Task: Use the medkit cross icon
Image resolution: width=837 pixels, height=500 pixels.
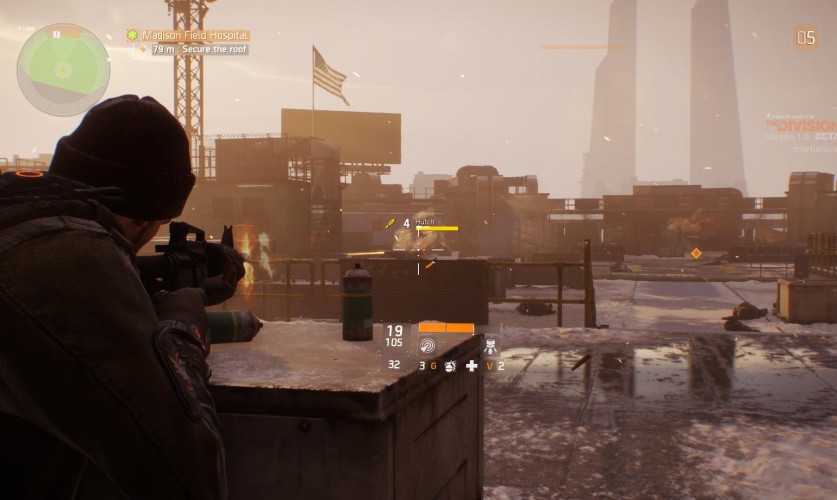Action: coord(471,366)
